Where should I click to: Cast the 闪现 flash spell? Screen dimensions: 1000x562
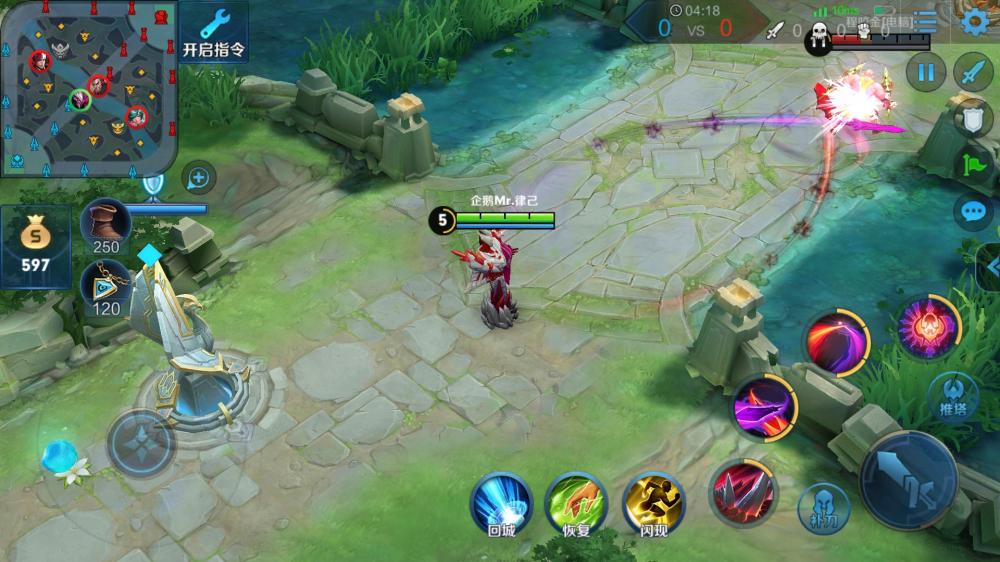click(x=652, y=502)
